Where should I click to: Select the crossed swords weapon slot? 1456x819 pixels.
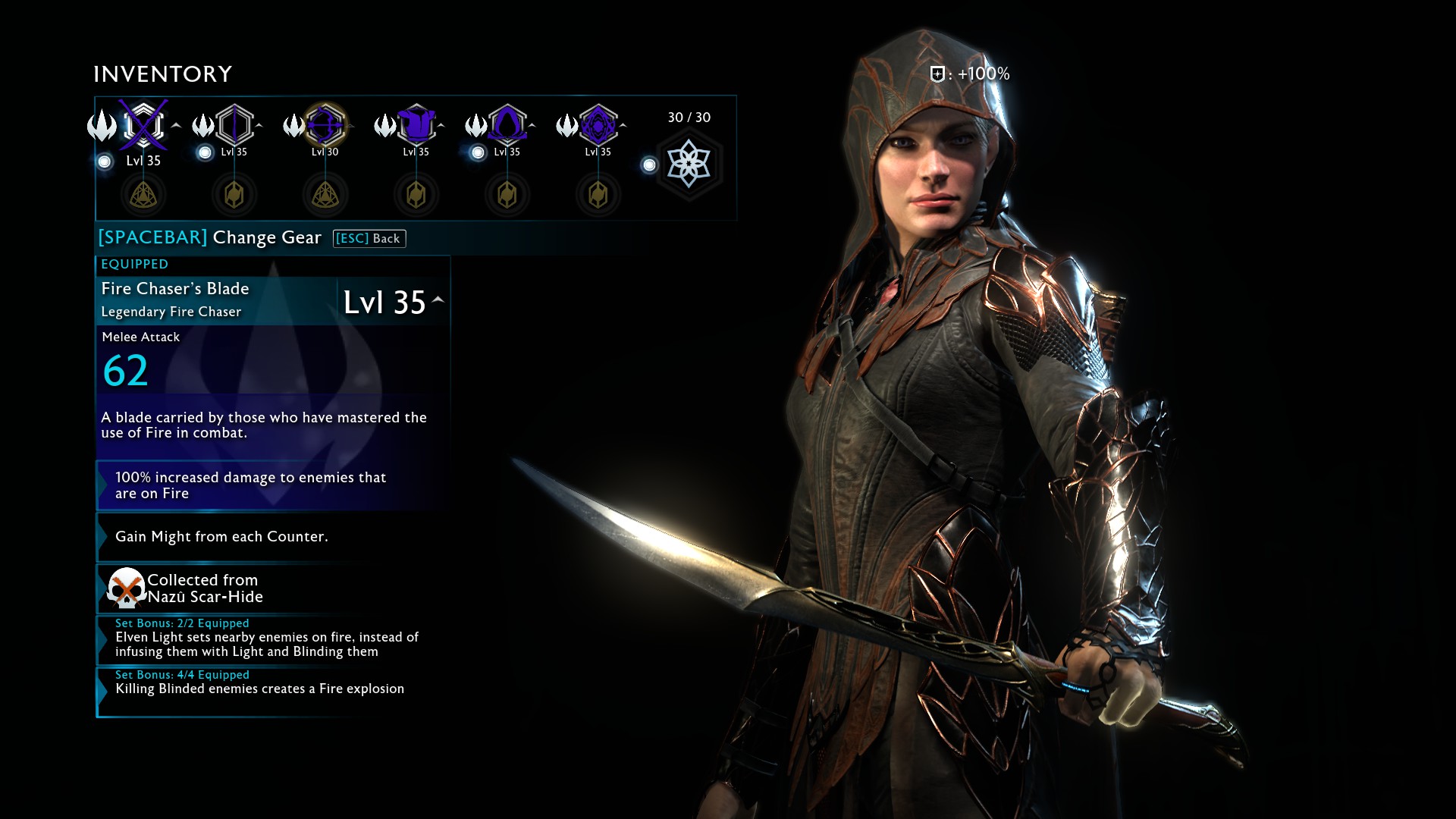pyautogui.click(x=143, y=125)
